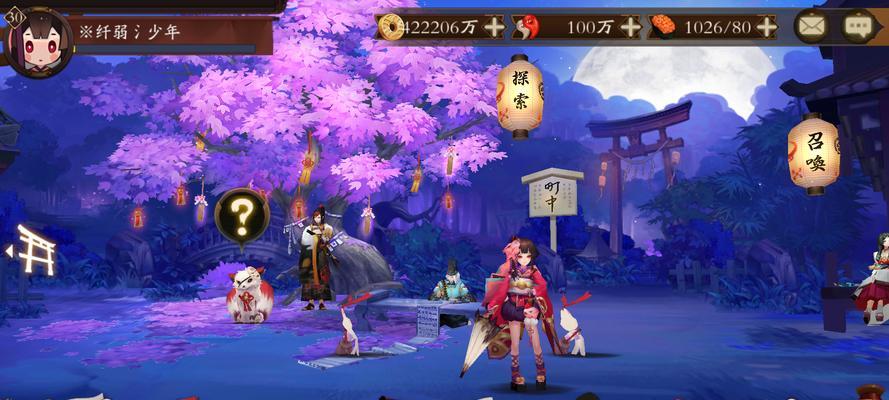Tap the question mark speech bubble
Viewport: 889px width, 400px height.
(x=242, y=215)
